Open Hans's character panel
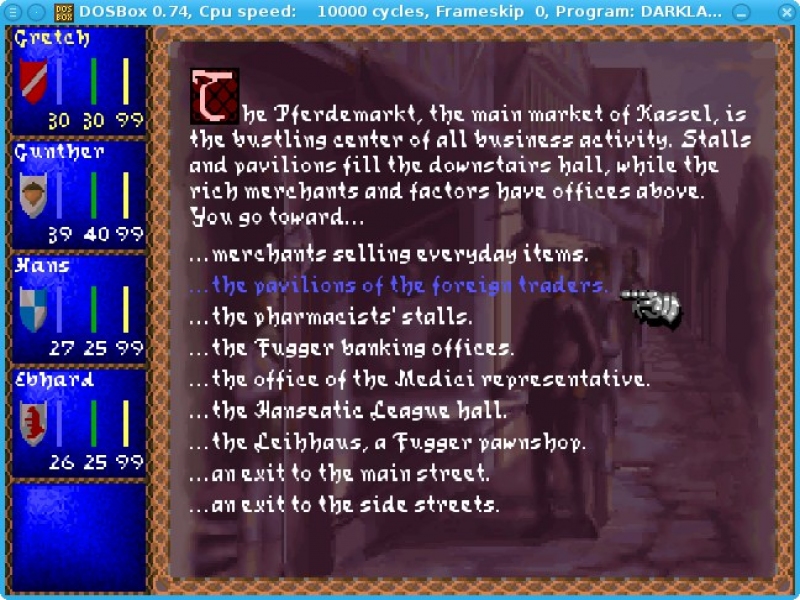 [x=79, y=308]
